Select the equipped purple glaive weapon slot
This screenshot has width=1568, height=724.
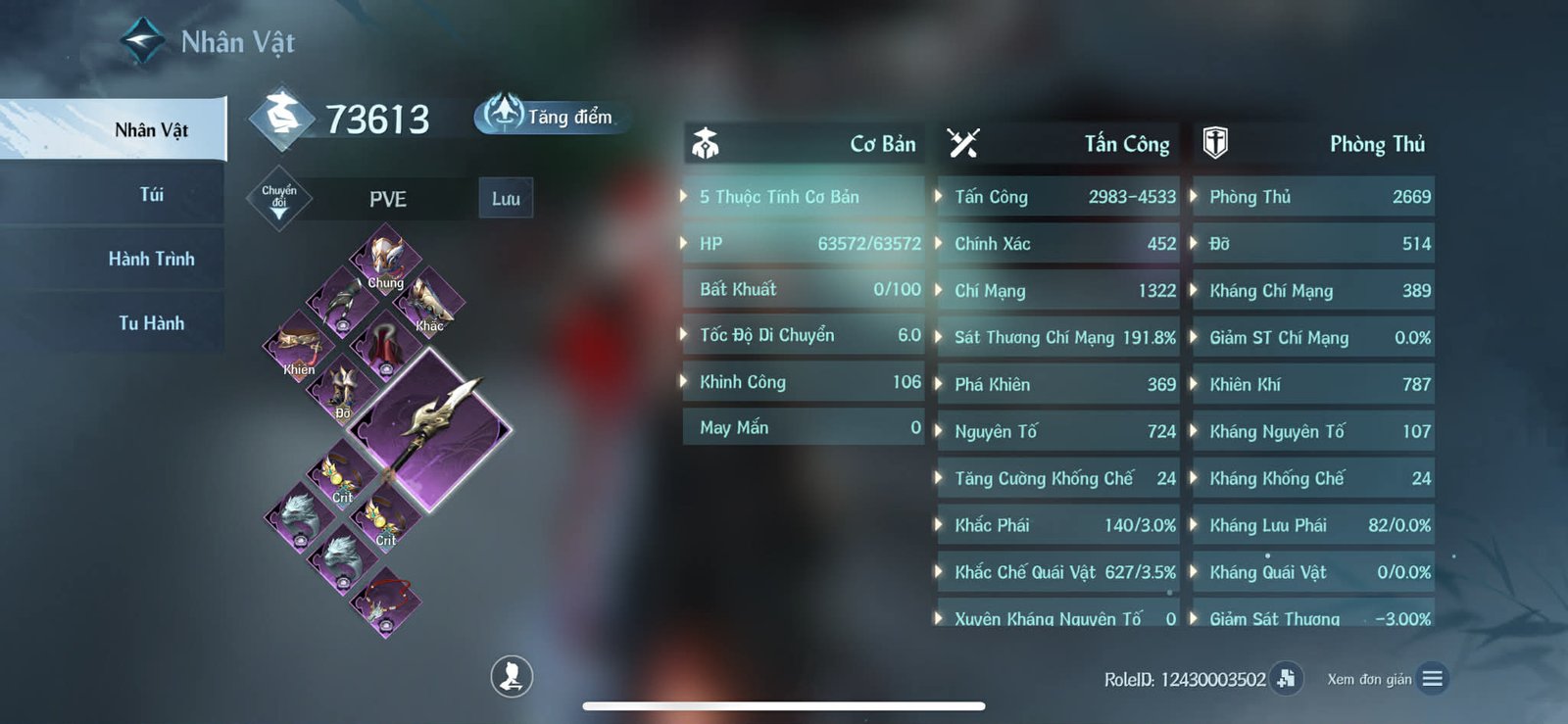coord(429,428)
